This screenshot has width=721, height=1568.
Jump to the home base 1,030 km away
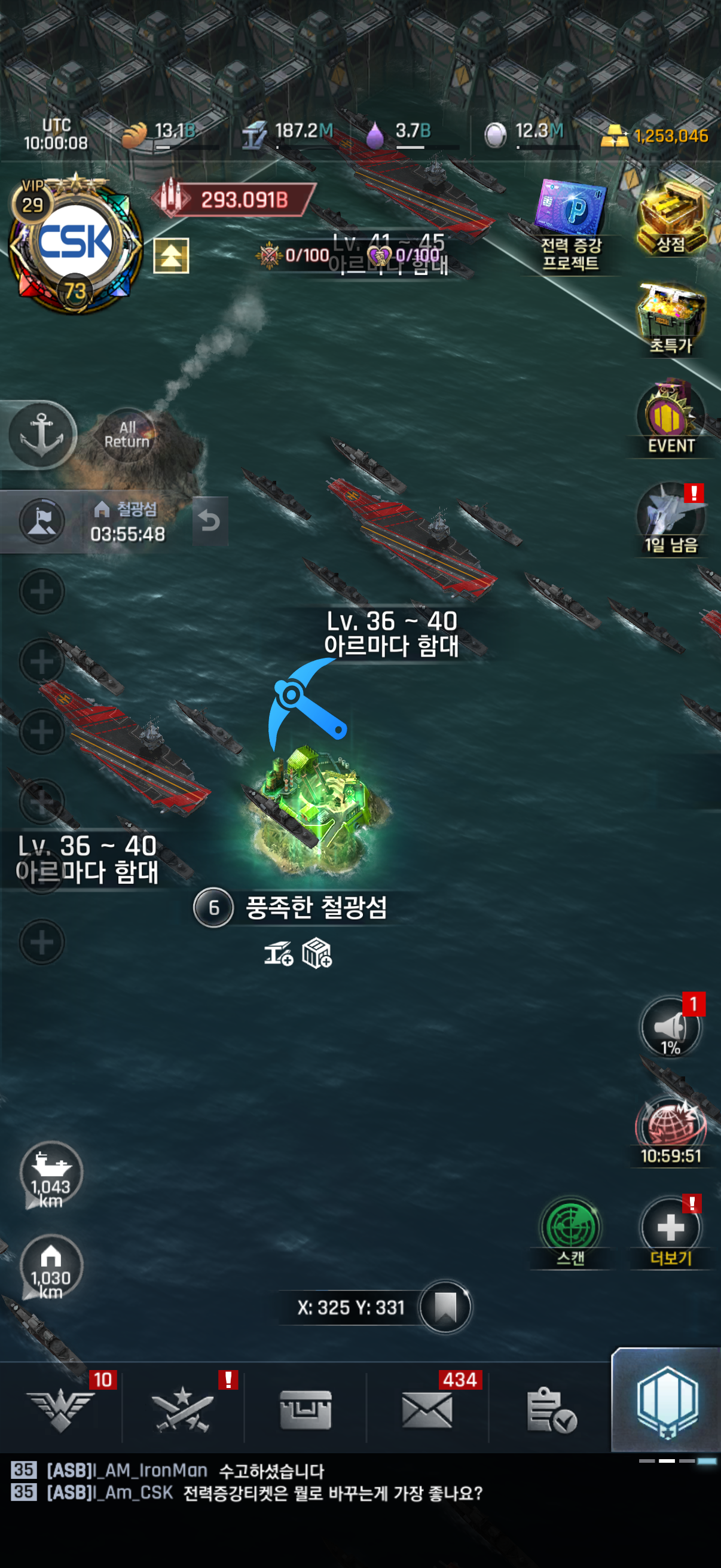[51, 1267]
